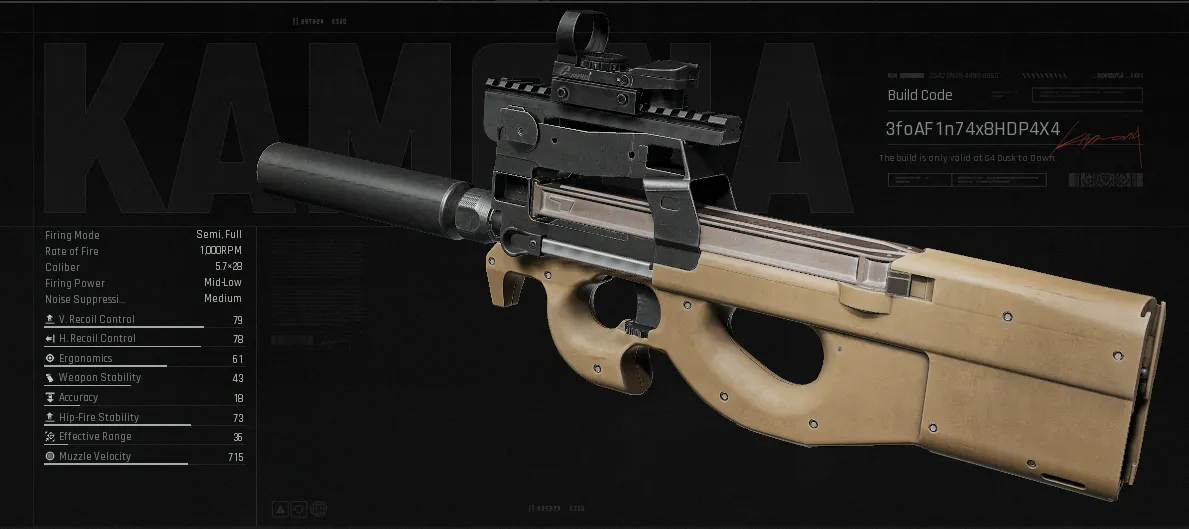Select the build code 3foAF1n74x8HDP4X4
The width and height of the screenshot is (1189, 529).
(x=972, y=129)
